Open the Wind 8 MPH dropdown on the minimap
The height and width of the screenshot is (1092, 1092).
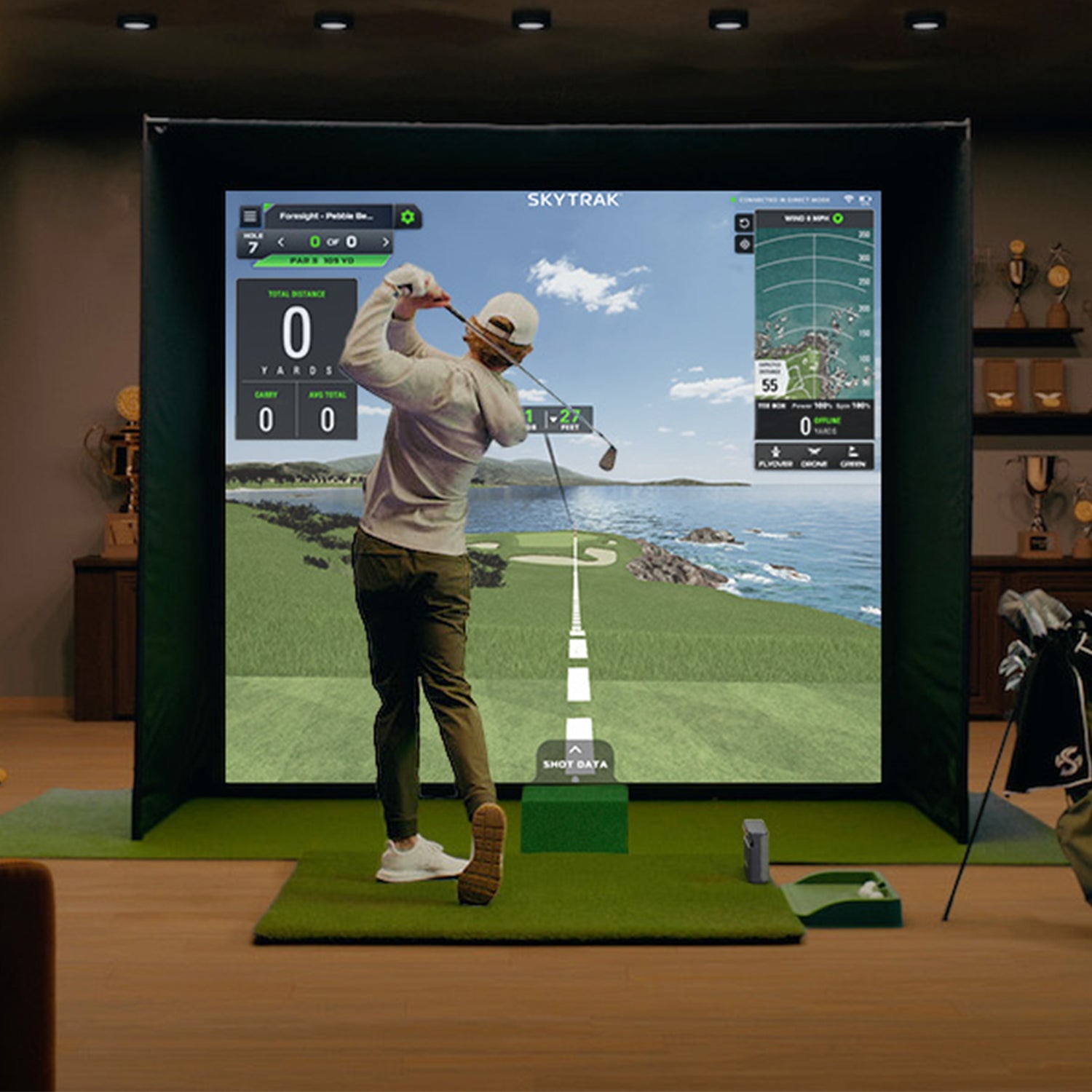click(804, 218)
